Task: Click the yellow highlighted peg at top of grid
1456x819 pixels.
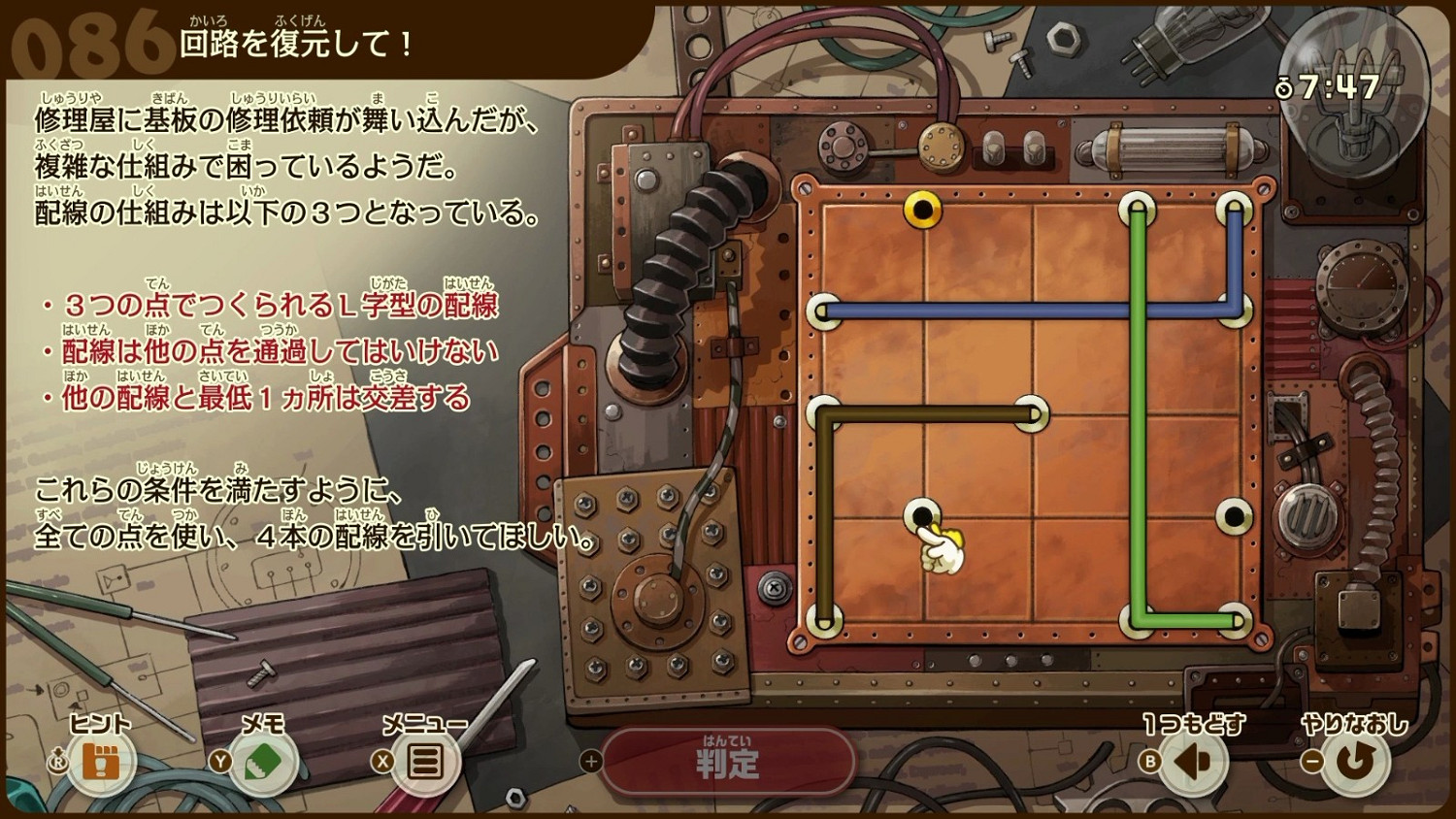Action: [921, 210]
